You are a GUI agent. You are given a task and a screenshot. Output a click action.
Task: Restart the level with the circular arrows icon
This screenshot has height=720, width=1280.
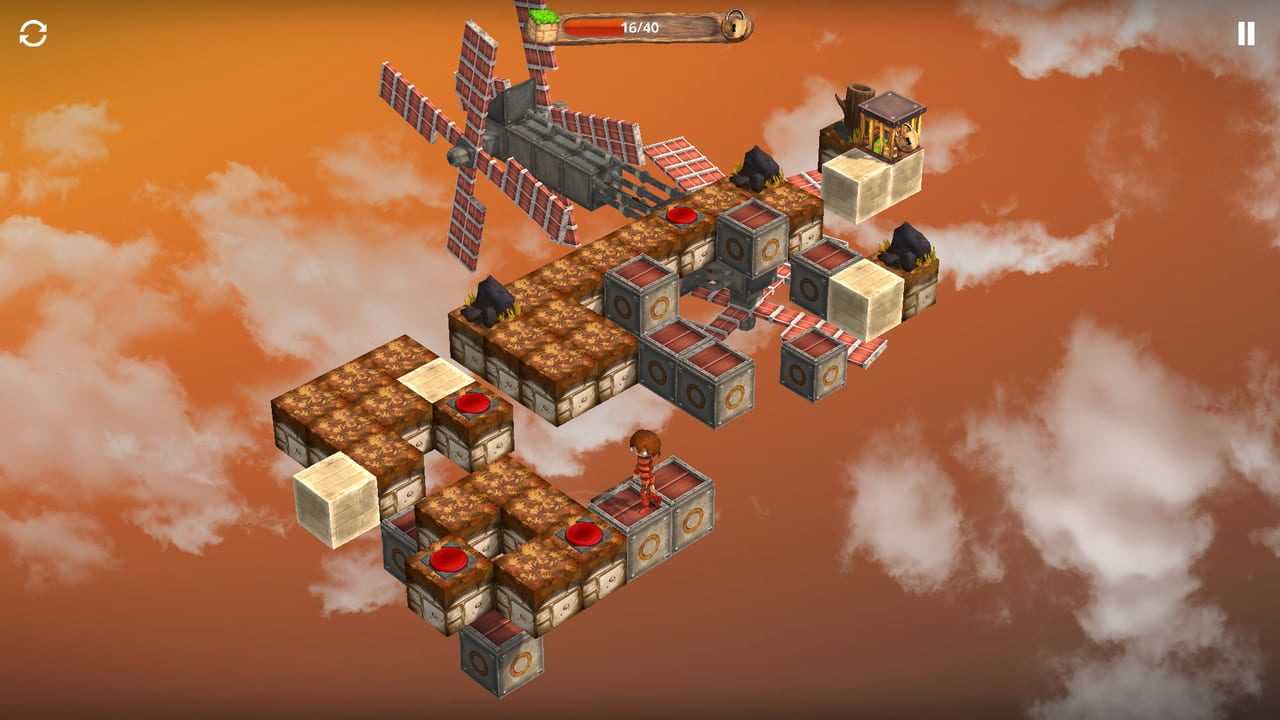(x=33, y=34)
